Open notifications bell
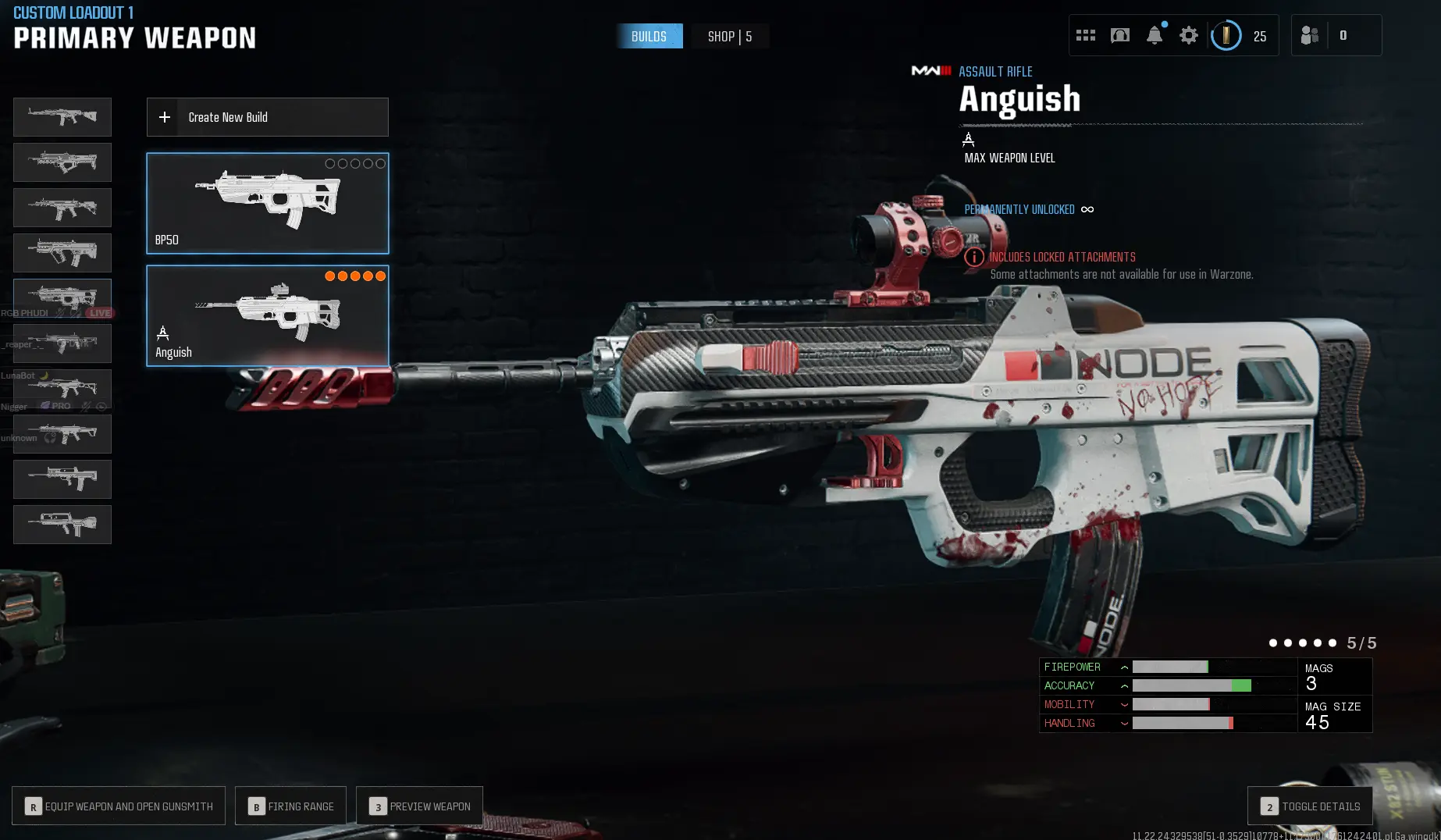This screenshot has width=1441, height=840. tap(1154, 35)
